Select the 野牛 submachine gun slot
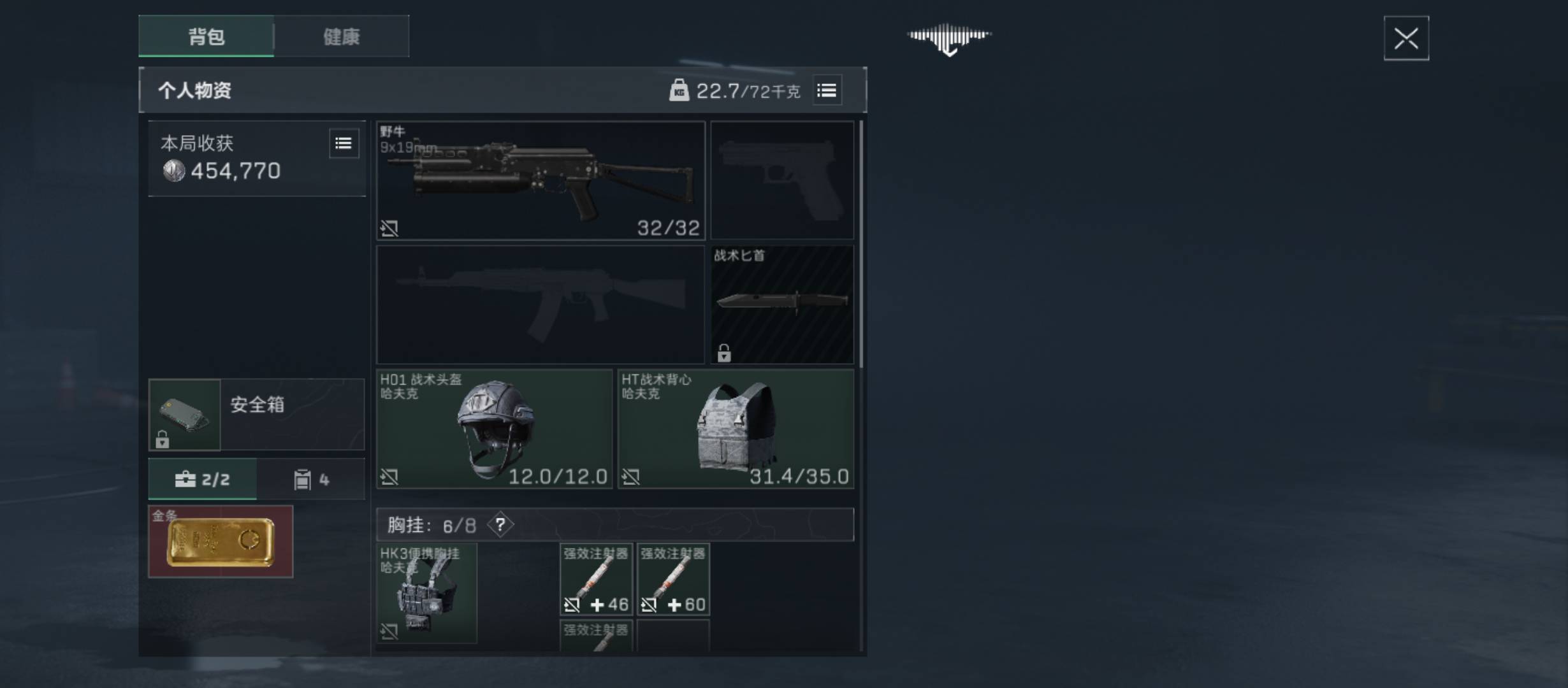This screenshot has width=1568, height=688. click(x=541, y=181)
